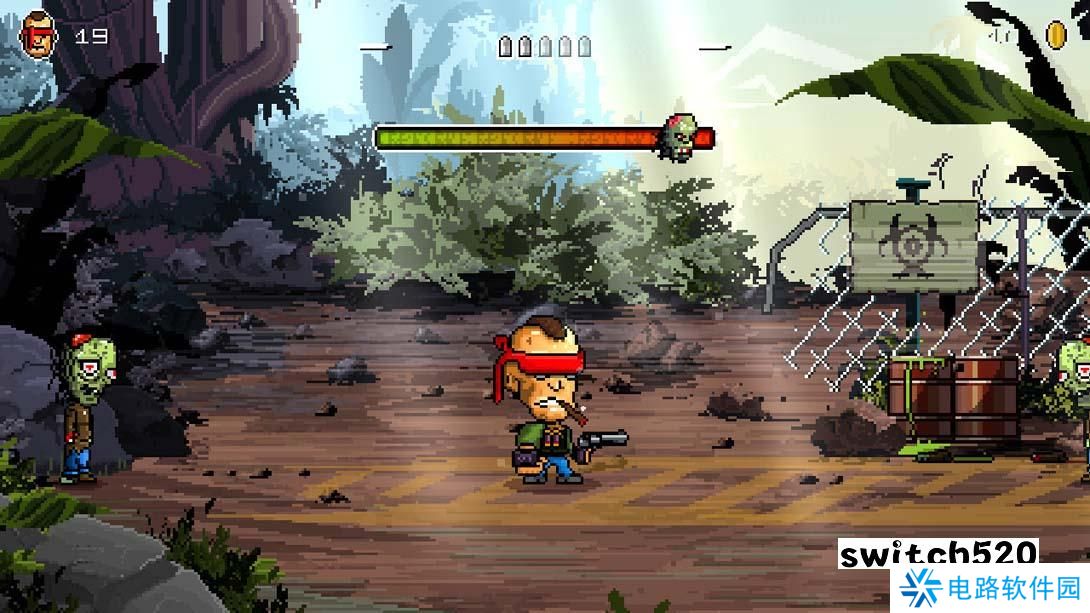Click the red-bandana player portrait icon
Screen dimensions: 1090x613
click(39, 35)
